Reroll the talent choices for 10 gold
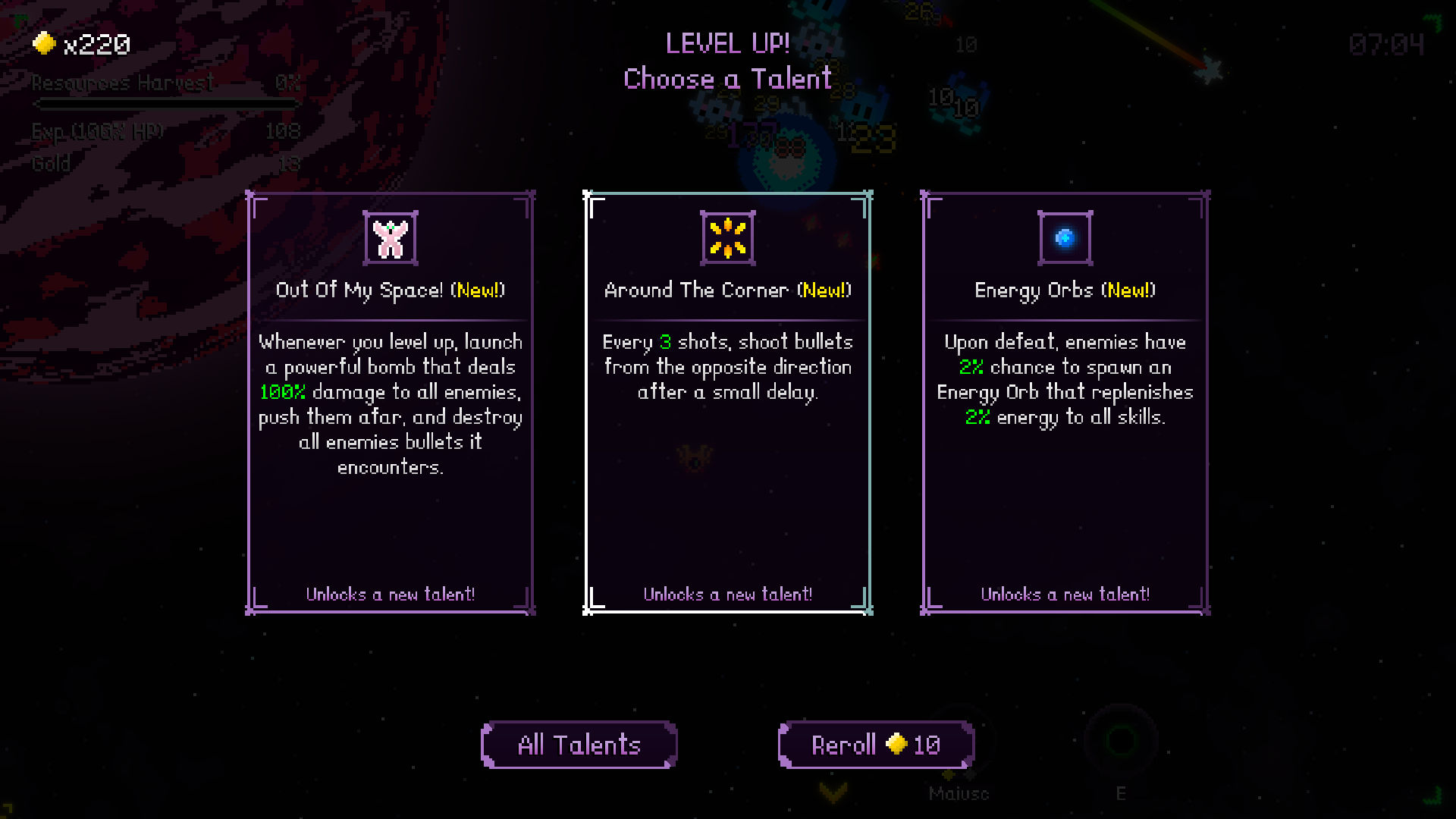The height and width of the screenshot is (819, 1456). pos(875,745)
